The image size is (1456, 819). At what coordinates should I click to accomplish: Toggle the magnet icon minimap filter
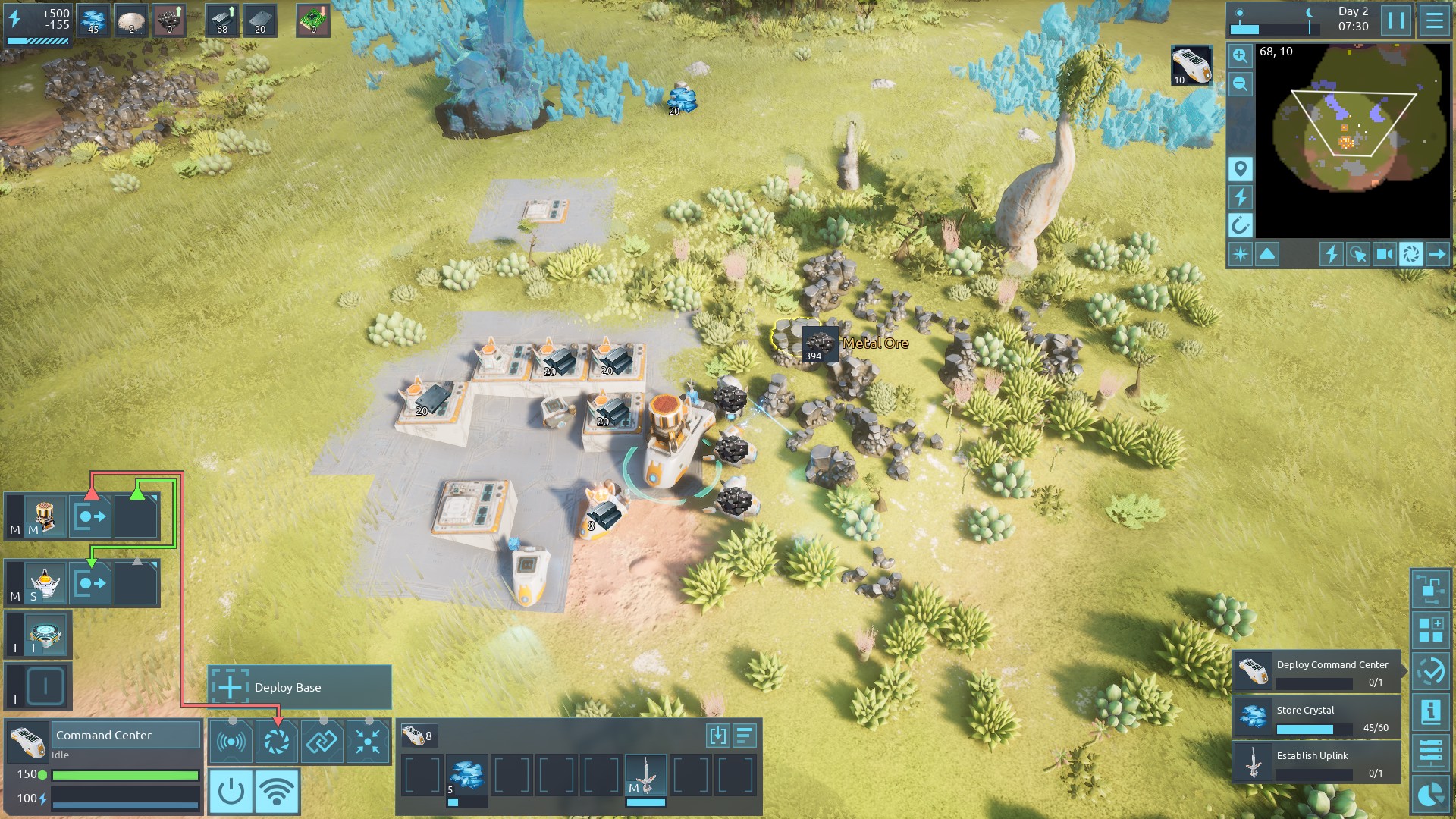coord(1240,224)
